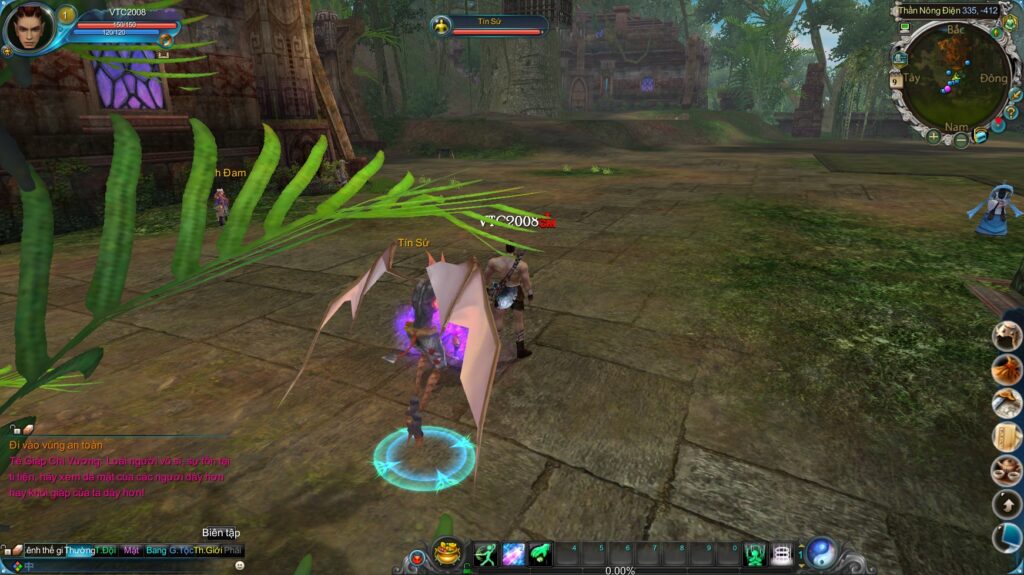The image size is (1024, 575).
Task: Open the chat emoticon smiley button
Action: pos(240,565)
